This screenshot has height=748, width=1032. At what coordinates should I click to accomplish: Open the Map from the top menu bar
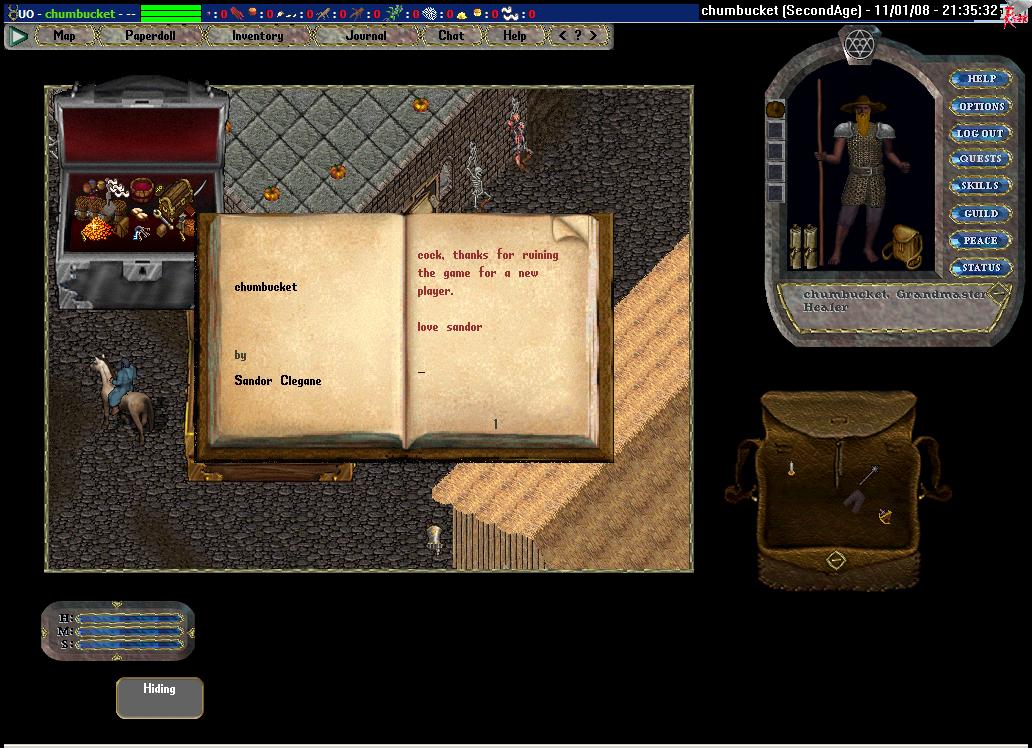(x=64, y=36)
